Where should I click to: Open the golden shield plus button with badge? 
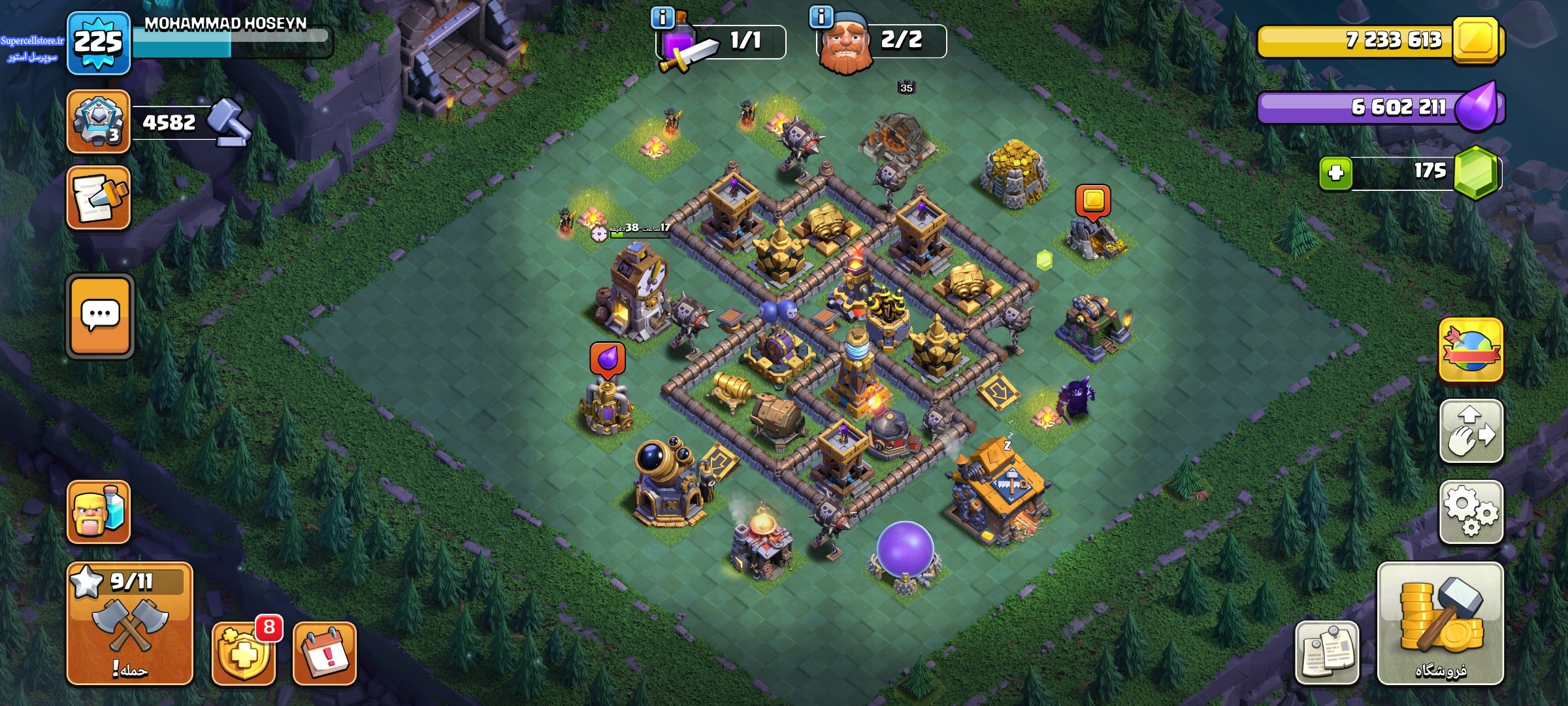pos(243,653)
